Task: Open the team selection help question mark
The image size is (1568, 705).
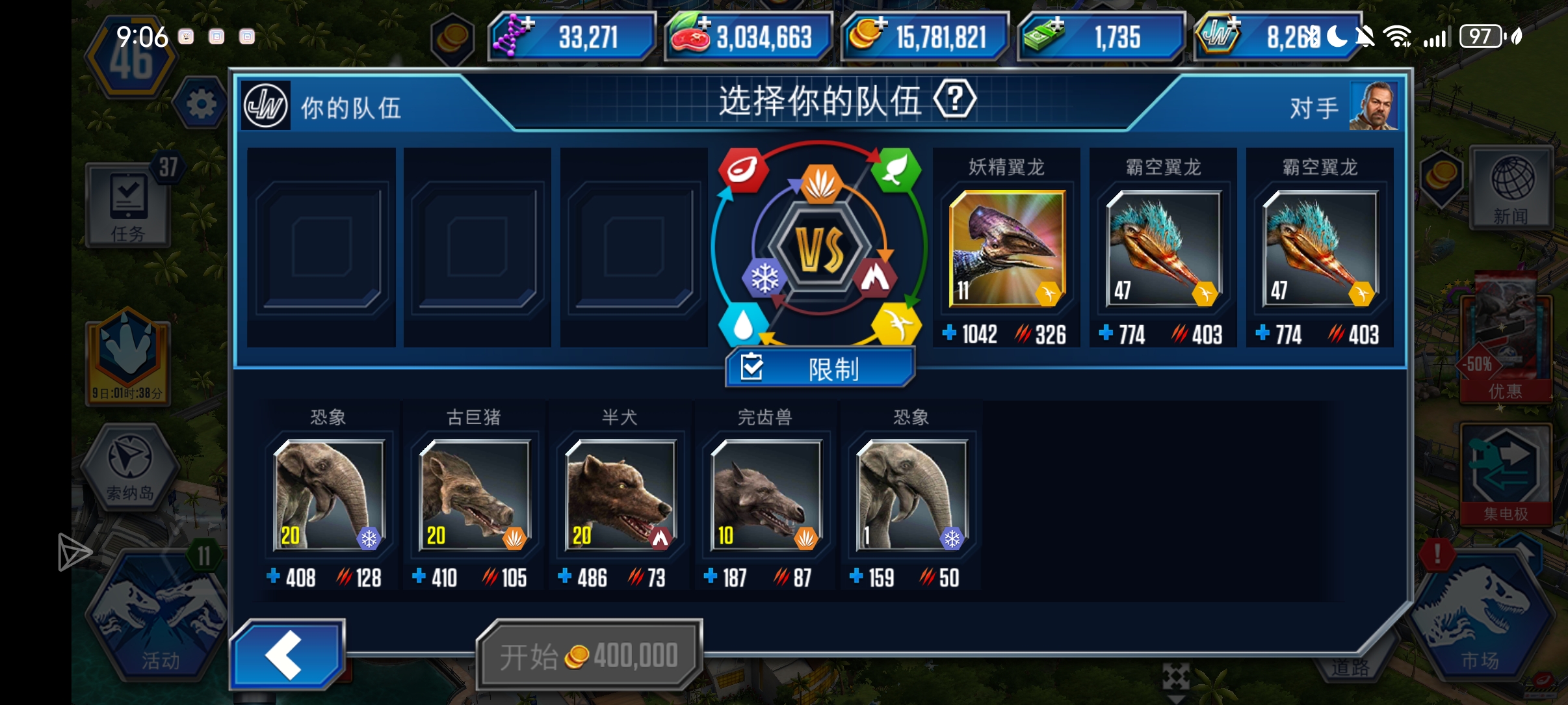Action: tap(954, 100)
